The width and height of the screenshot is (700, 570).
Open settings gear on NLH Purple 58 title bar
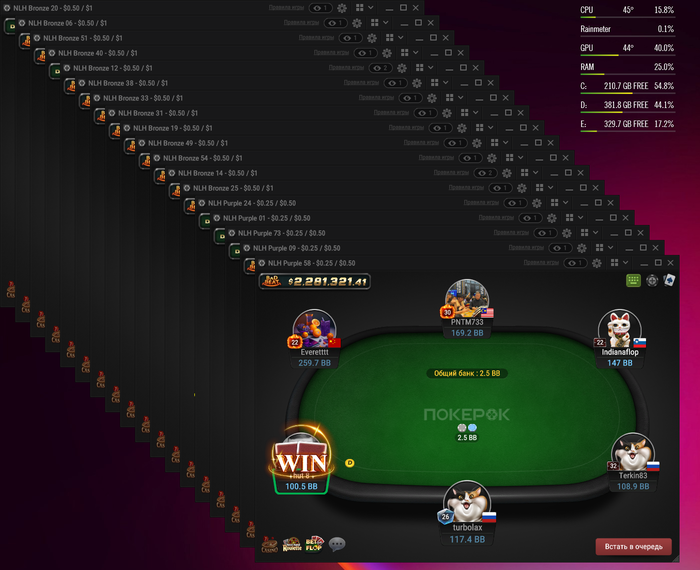(595, 263)
